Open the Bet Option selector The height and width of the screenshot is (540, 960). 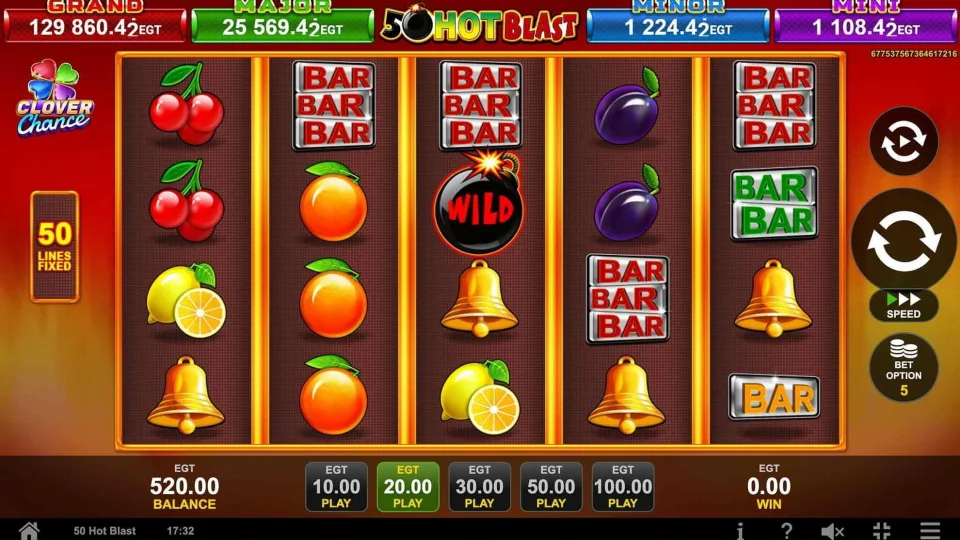[x=903, y=367]
